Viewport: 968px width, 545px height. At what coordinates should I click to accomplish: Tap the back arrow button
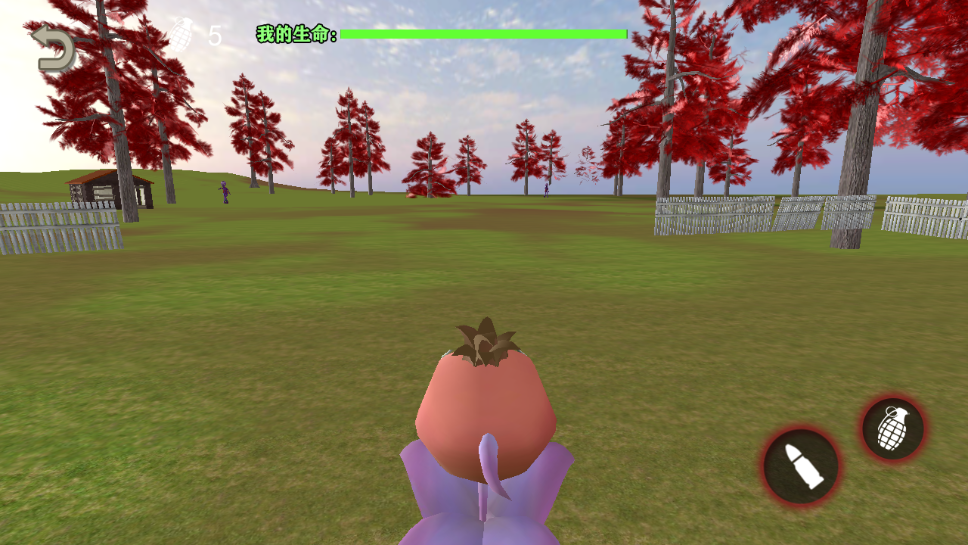(53, 50)
